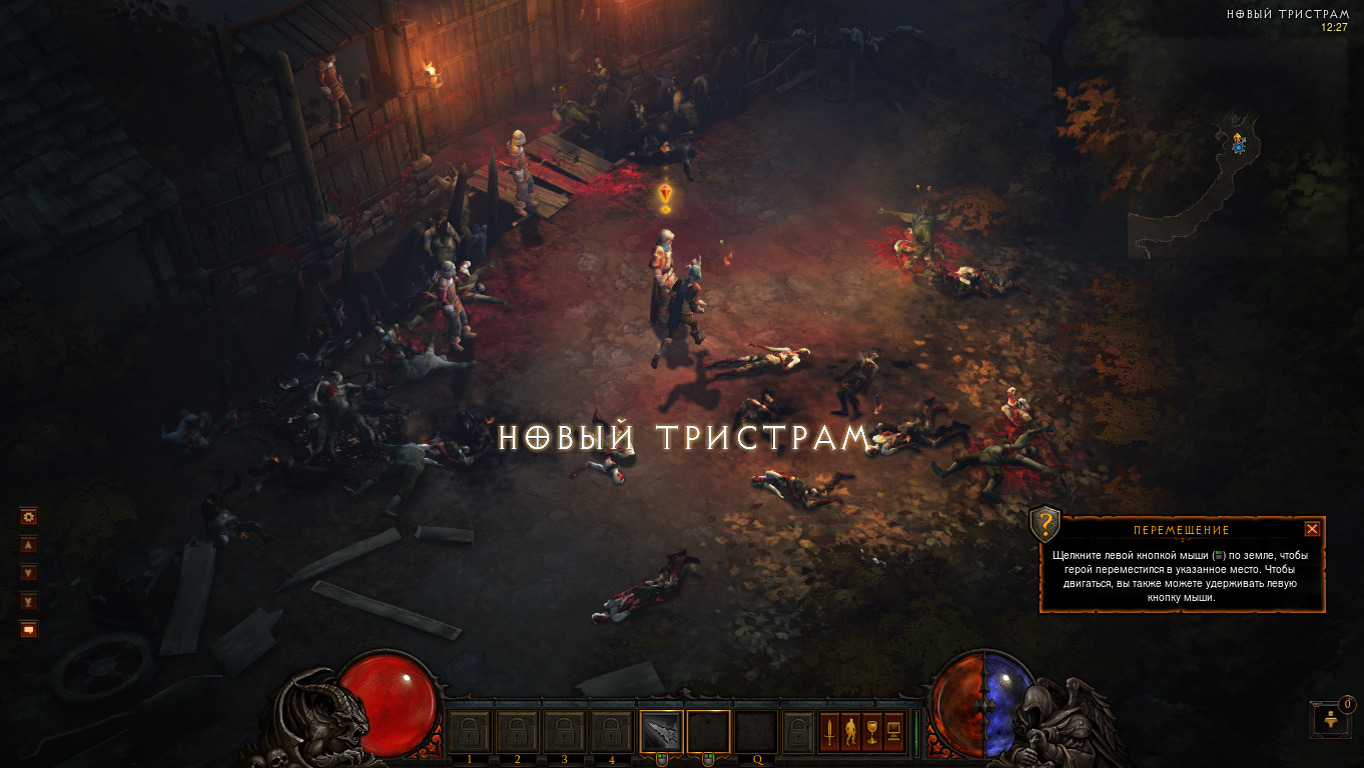Jump chat to bottom with the barred arrow
This screenshot has height=768, width=1364.
(x=28, y=601)
